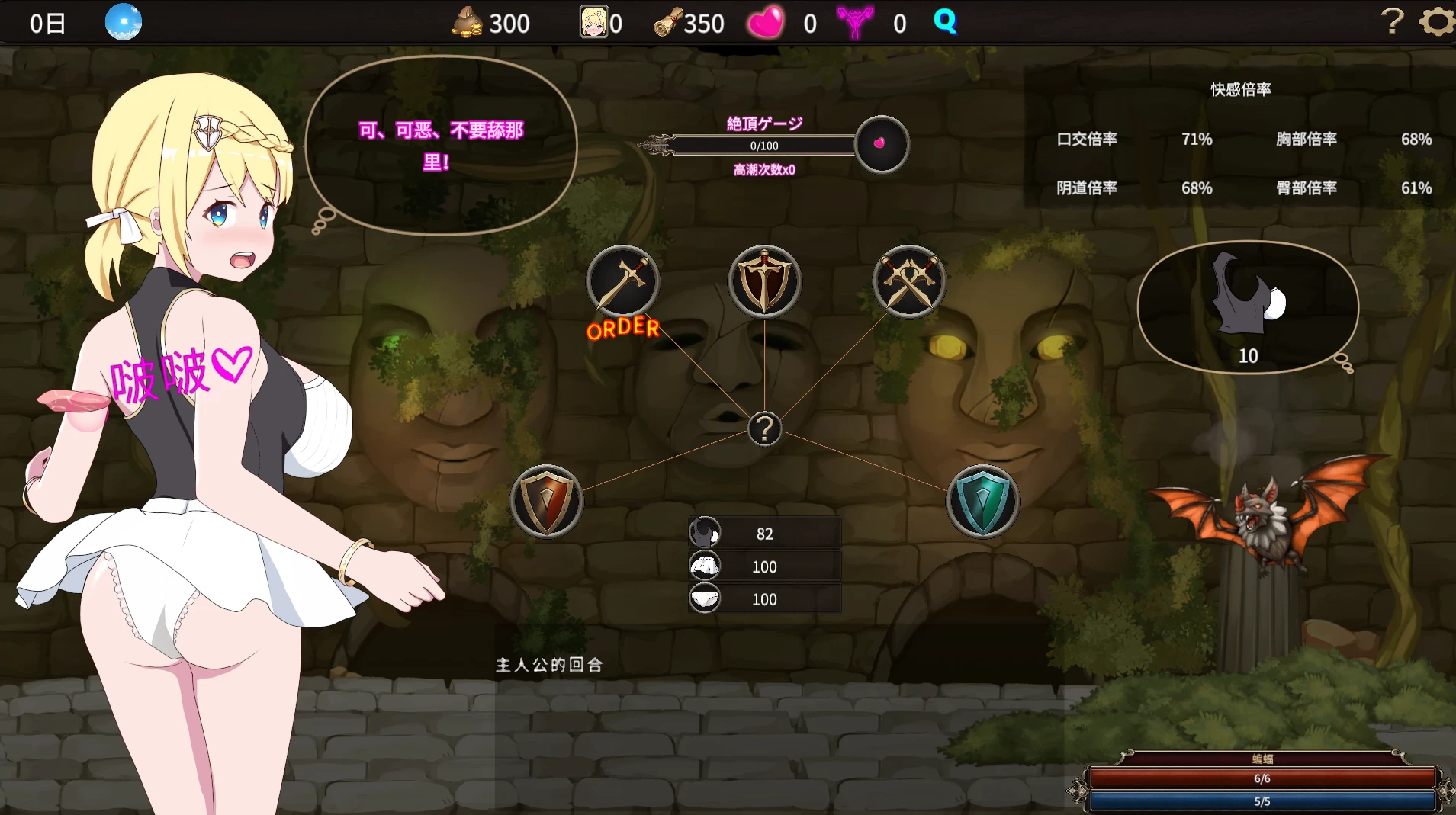
Task: Click the red shield defense skill icon
Action: [x=546, y=501]
